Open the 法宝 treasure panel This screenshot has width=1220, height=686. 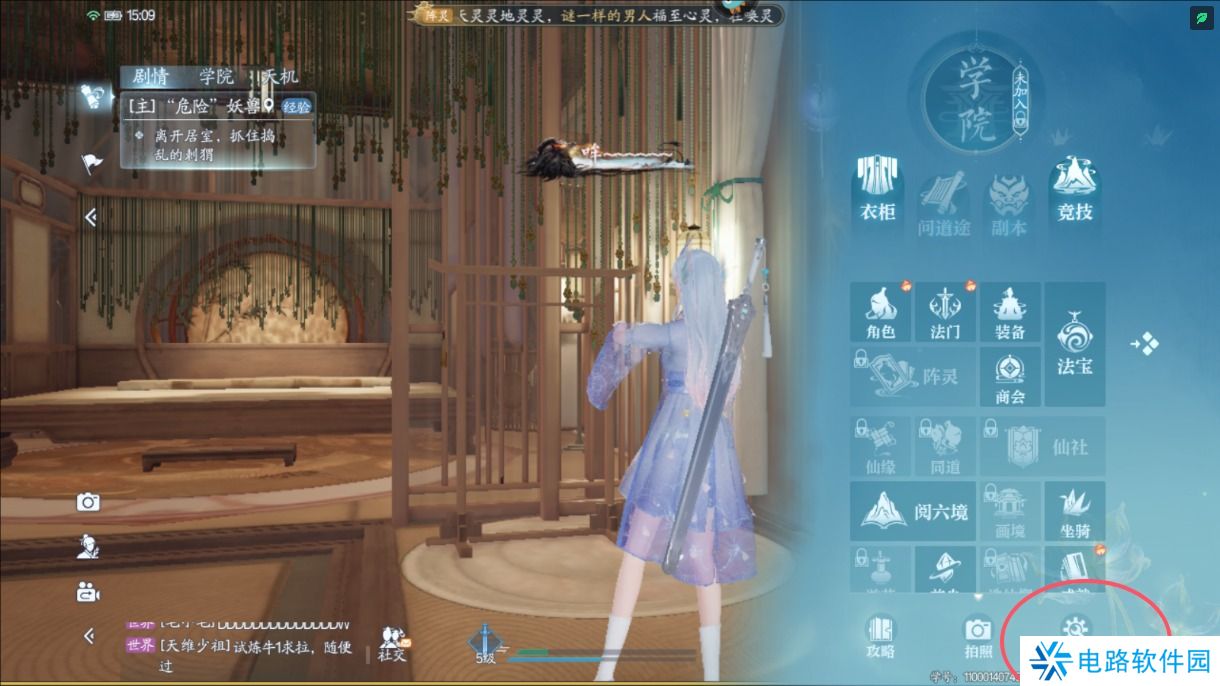click(x=1075, y=344)
